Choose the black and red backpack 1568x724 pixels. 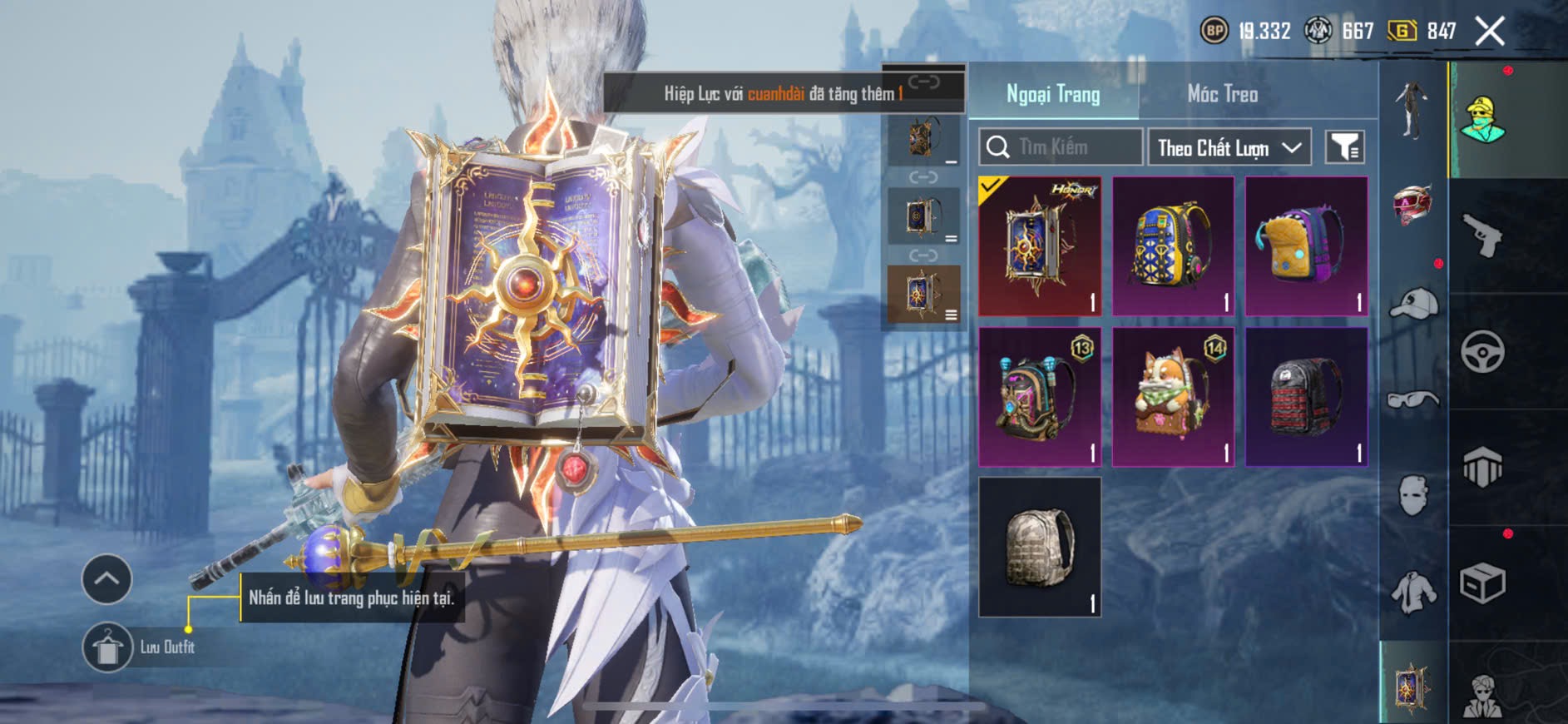click(1306, 397)
